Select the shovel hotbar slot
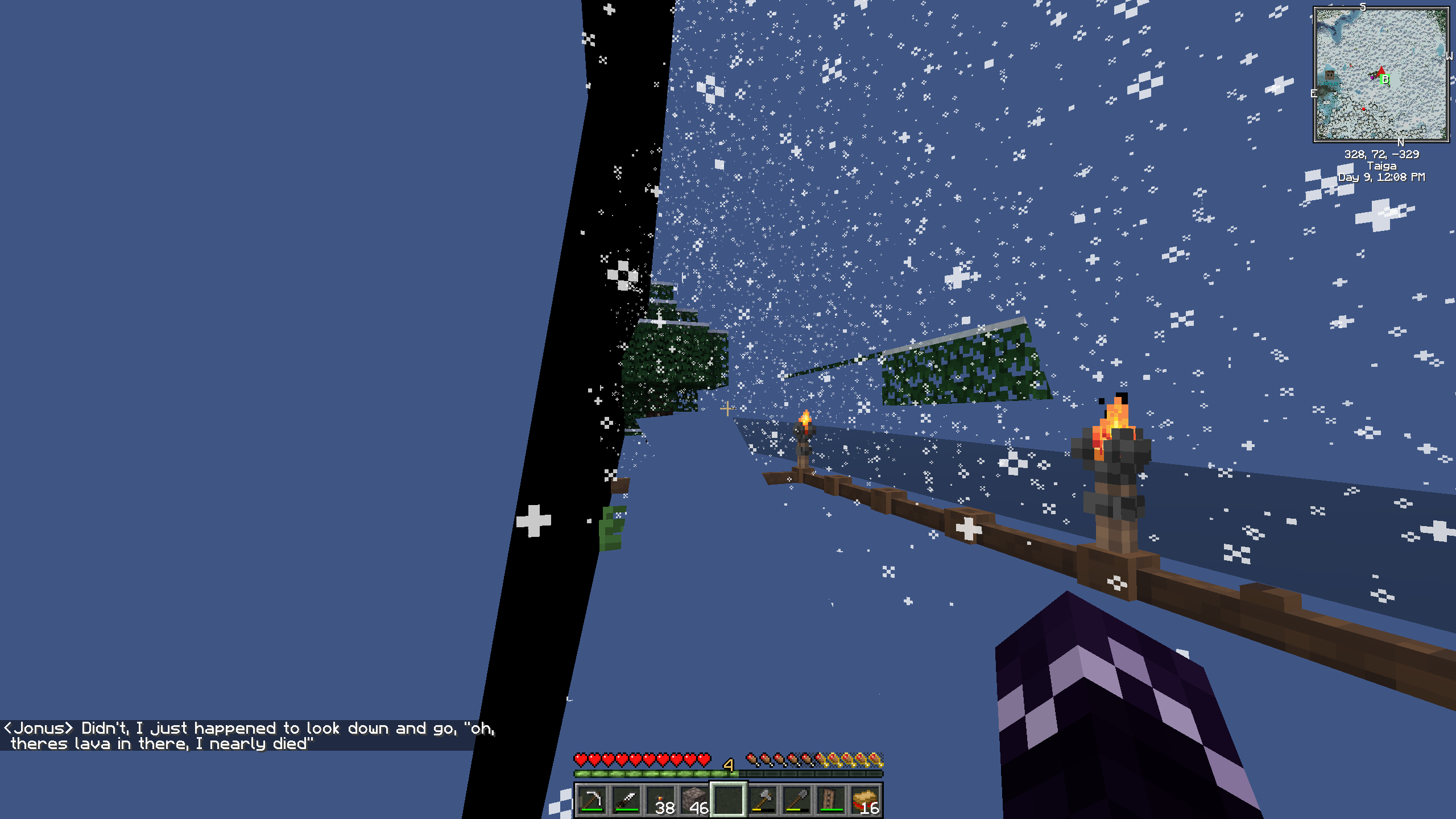The height and width of the screenshot is (819, 1456). click(x=797, y=800)
